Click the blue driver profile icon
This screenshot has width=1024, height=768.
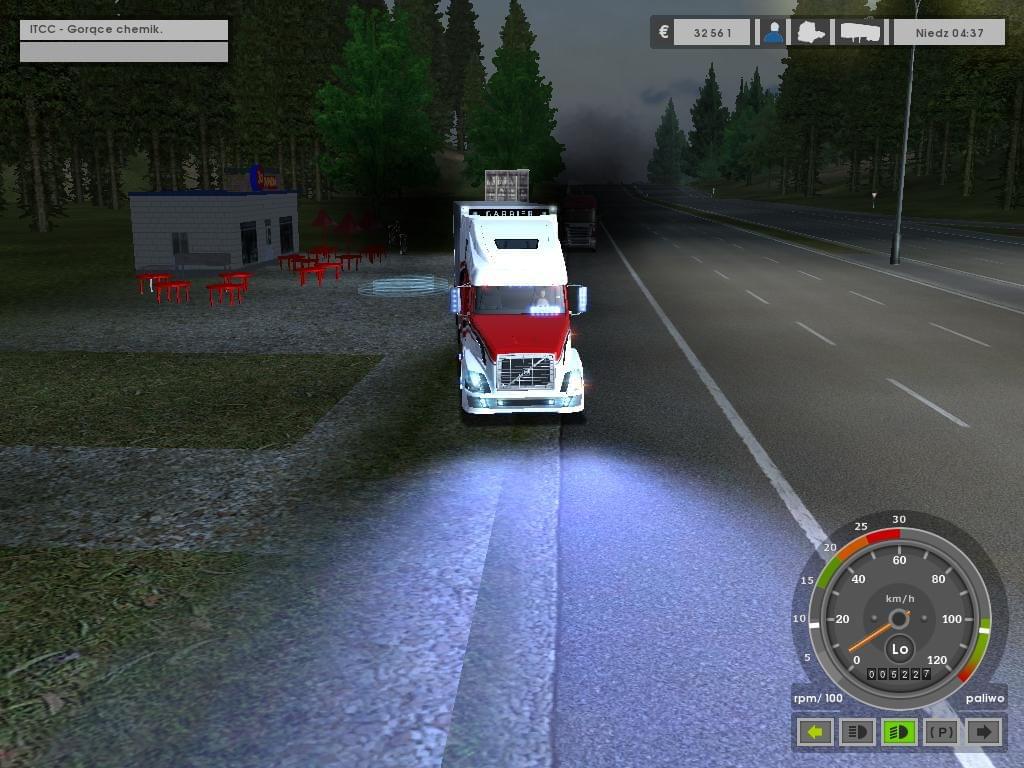tap(773, 32)
